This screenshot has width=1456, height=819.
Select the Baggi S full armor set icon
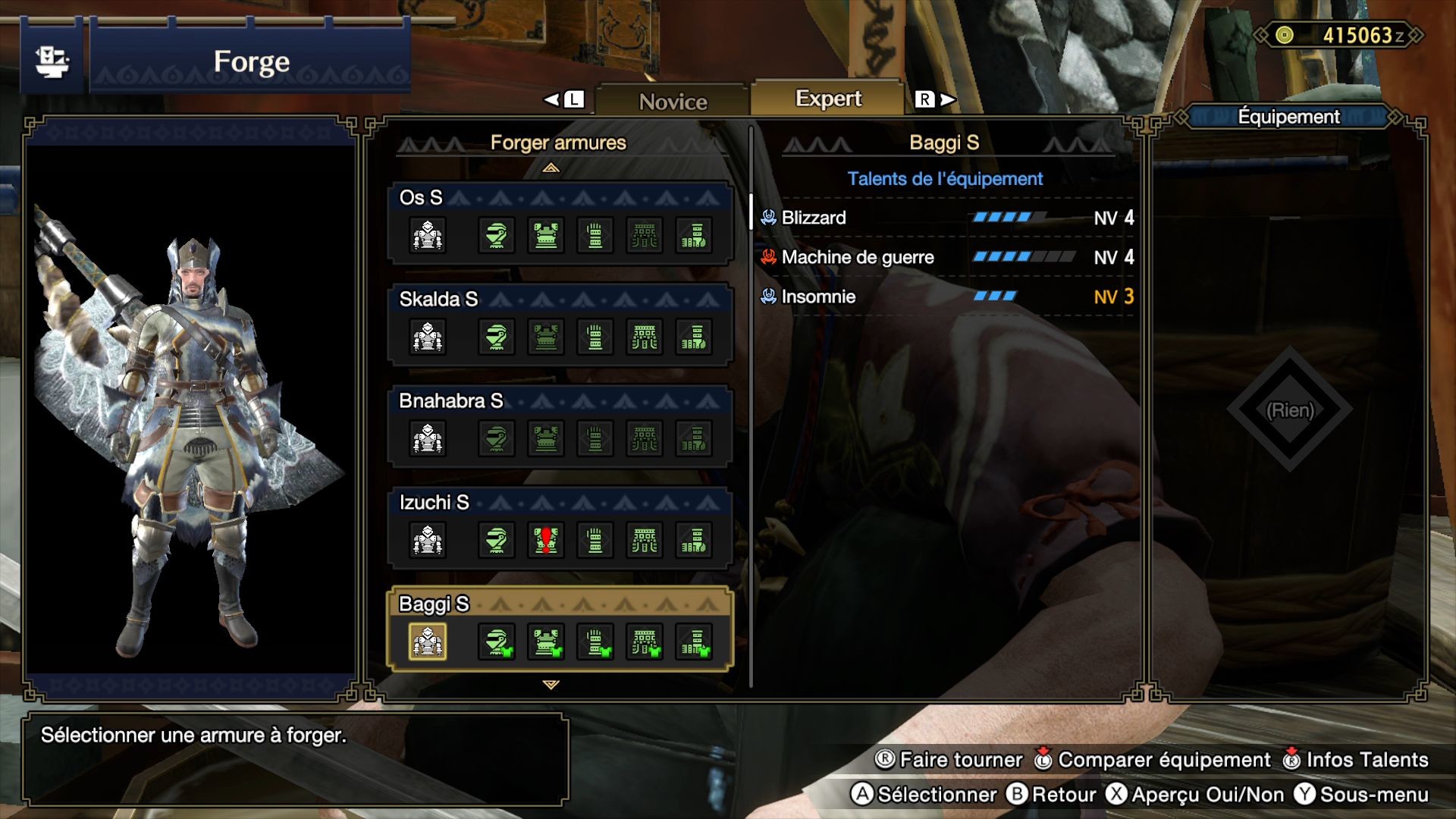tap(427, 641)
